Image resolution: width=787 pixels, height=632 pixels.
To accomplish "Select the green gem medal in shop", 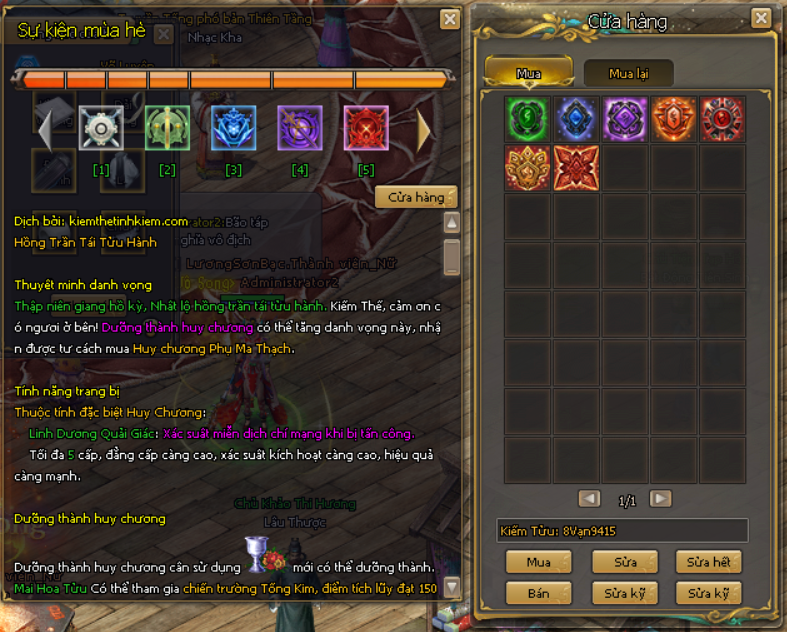I will 528,119.
